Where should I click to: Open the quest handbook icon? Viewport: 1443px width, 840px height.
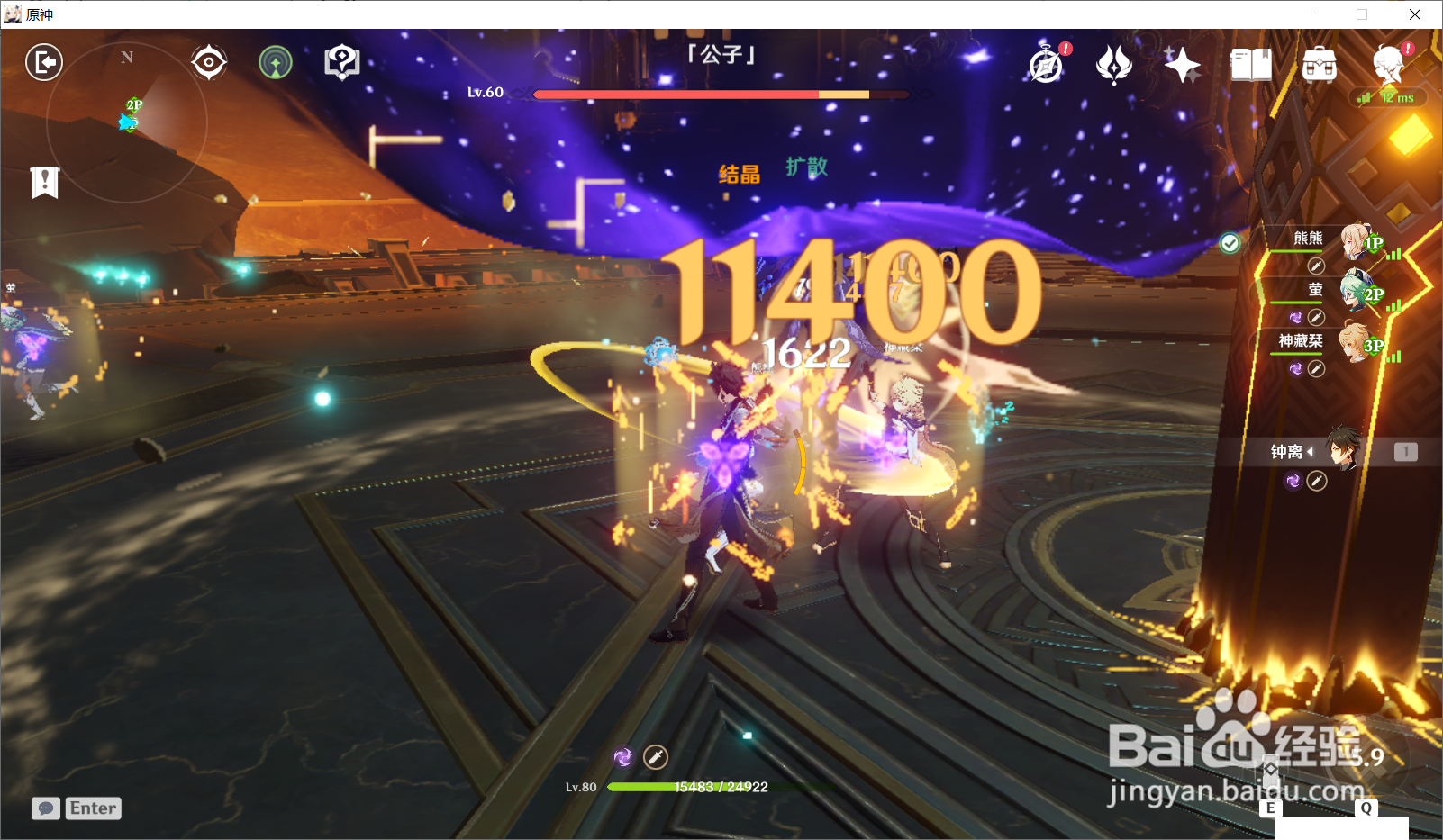(343, 62)
